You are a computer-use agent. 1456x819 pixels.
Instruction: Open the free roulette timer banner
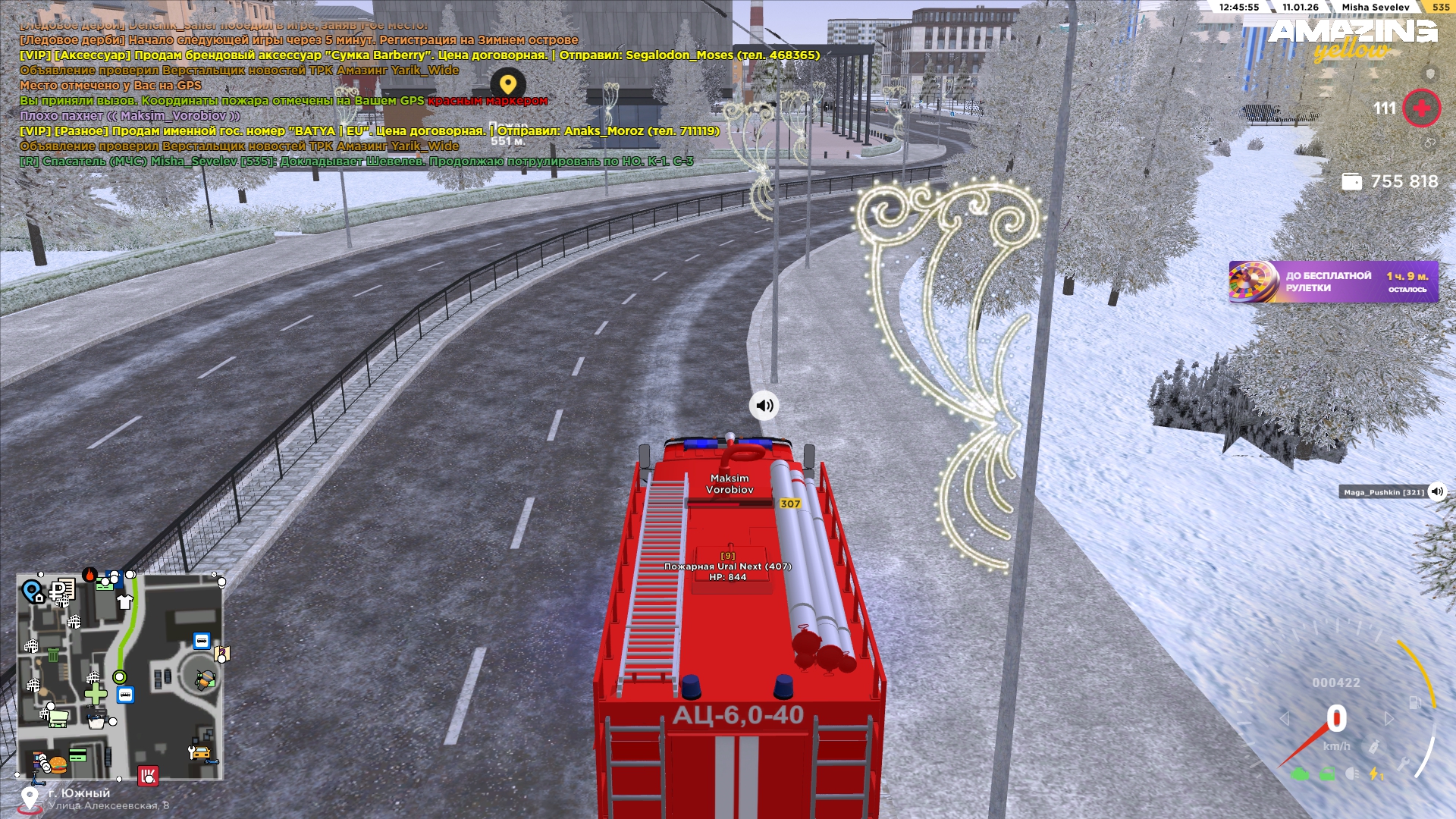click(1333, 282)
